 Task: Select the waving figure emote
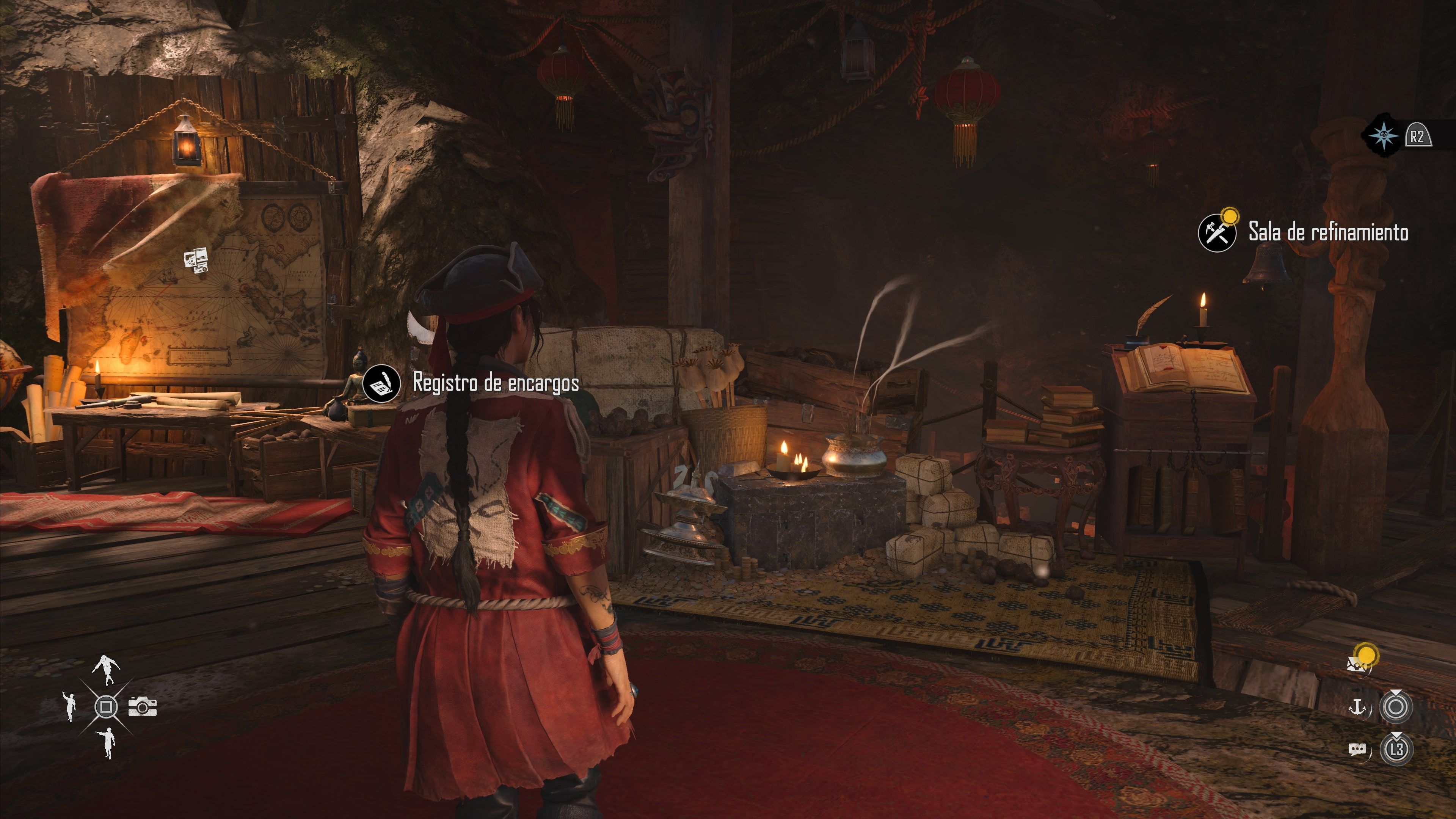(x=69, y=706)
